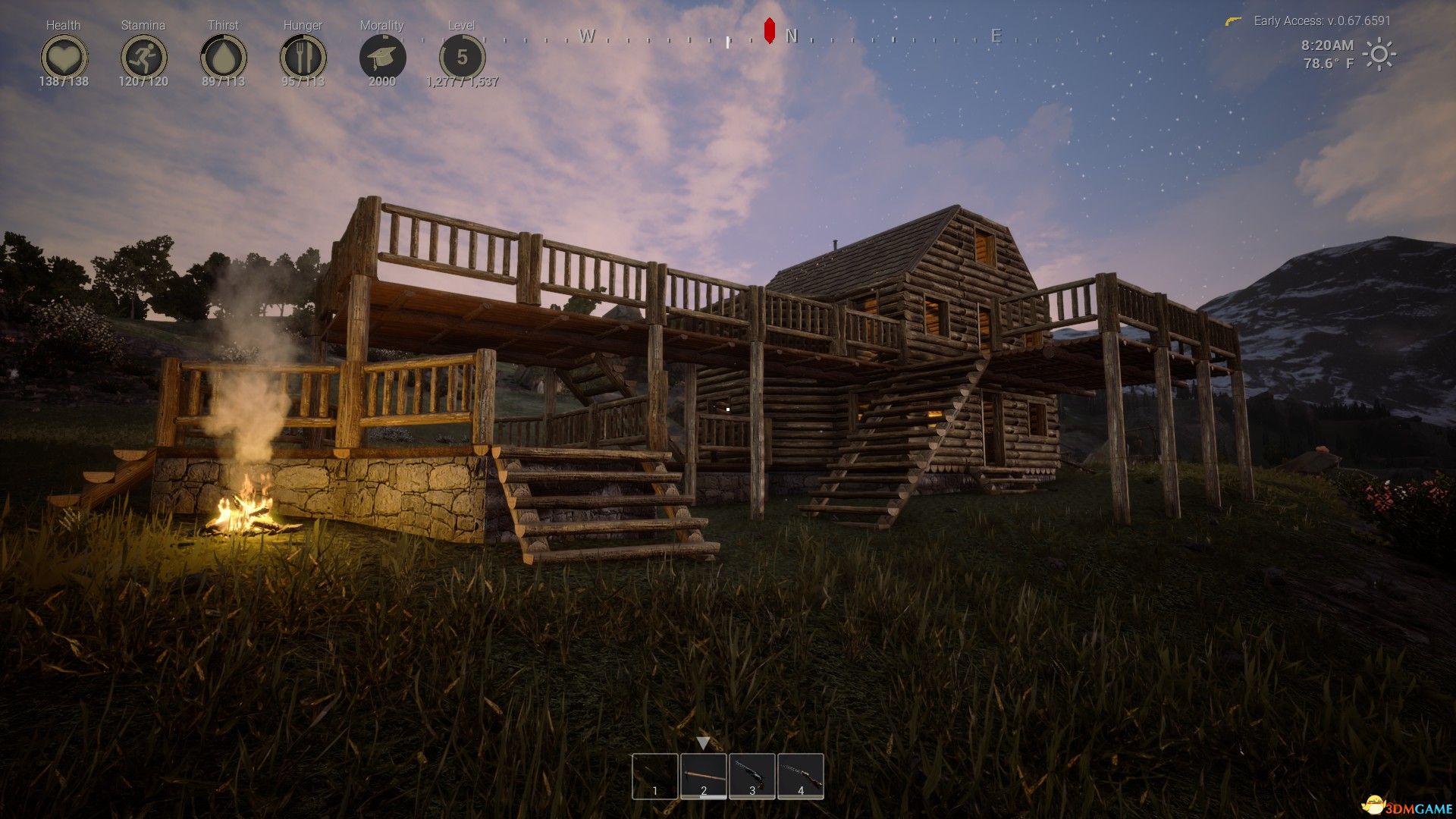Click the durability bar under slot 2
Image resolution: width=1456 pixels, height=819 pixels.
702,795
